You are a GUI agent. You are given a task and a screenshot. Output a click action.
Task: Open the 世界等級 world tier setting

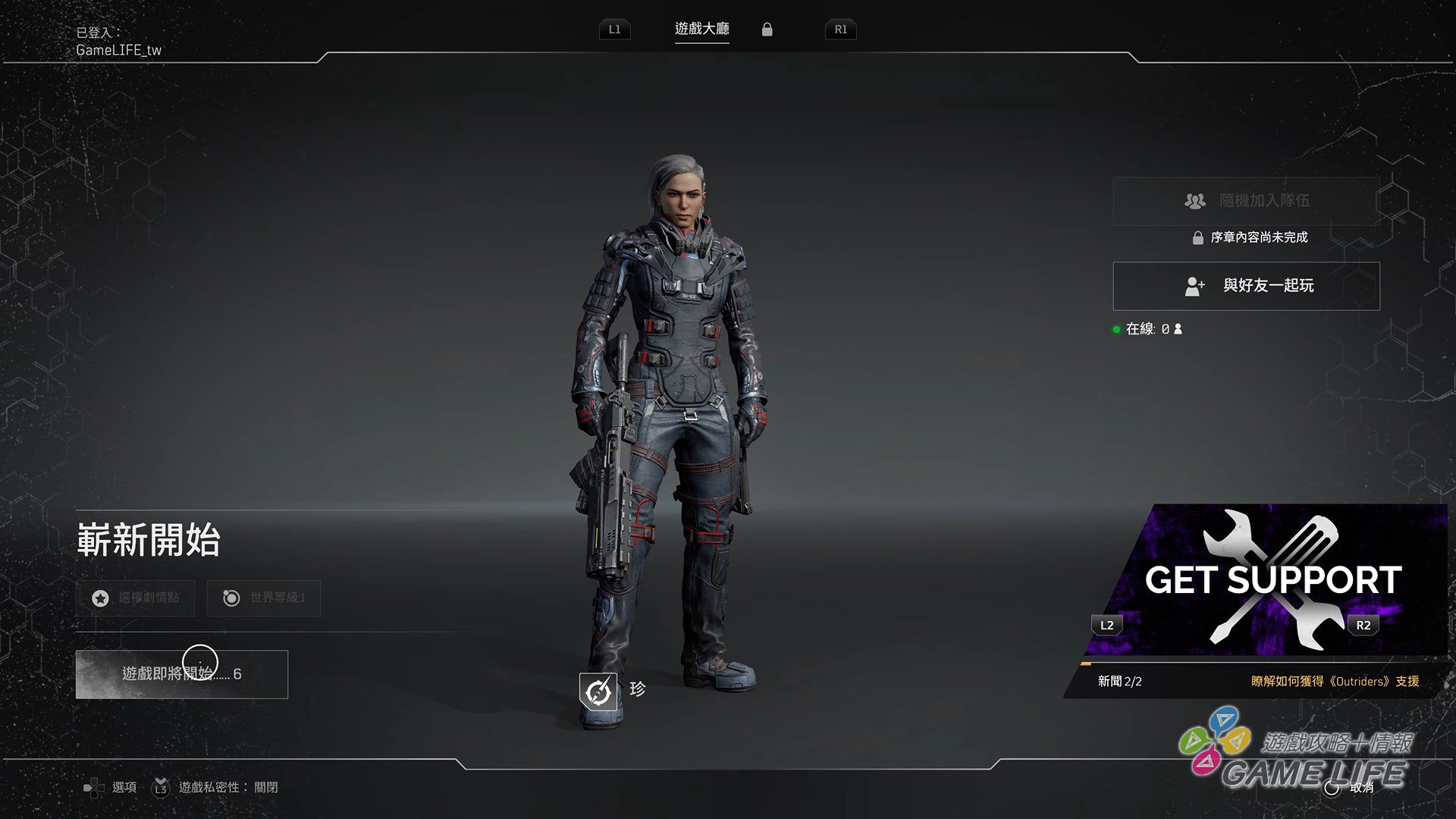[x=263, y=598]
